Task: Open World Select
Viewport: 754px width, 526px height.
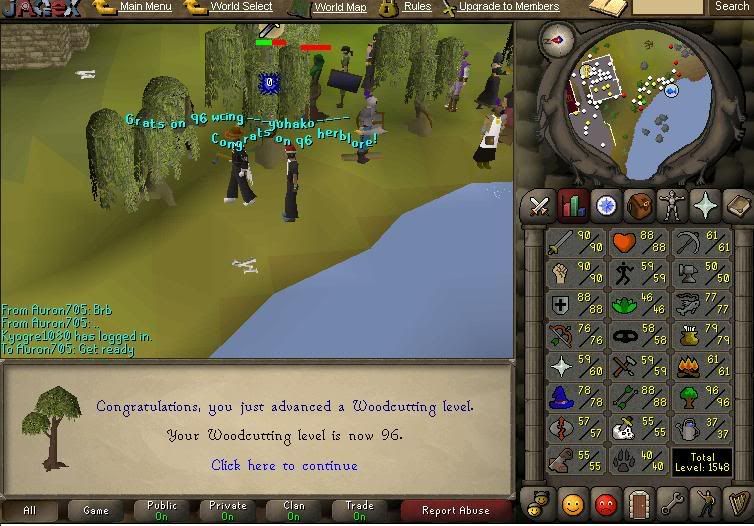Action: coord(241,7)
